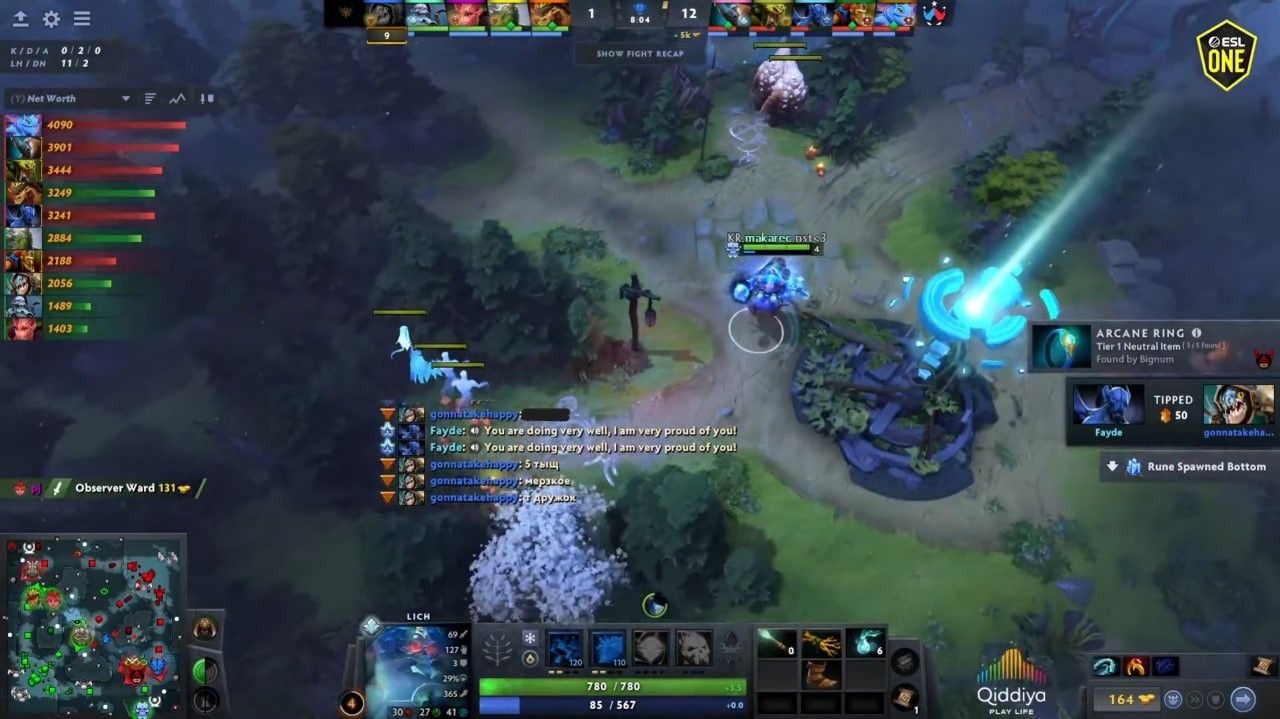
Task: Use the Magic Wand item slot
Action: click(x=776, y=643)
